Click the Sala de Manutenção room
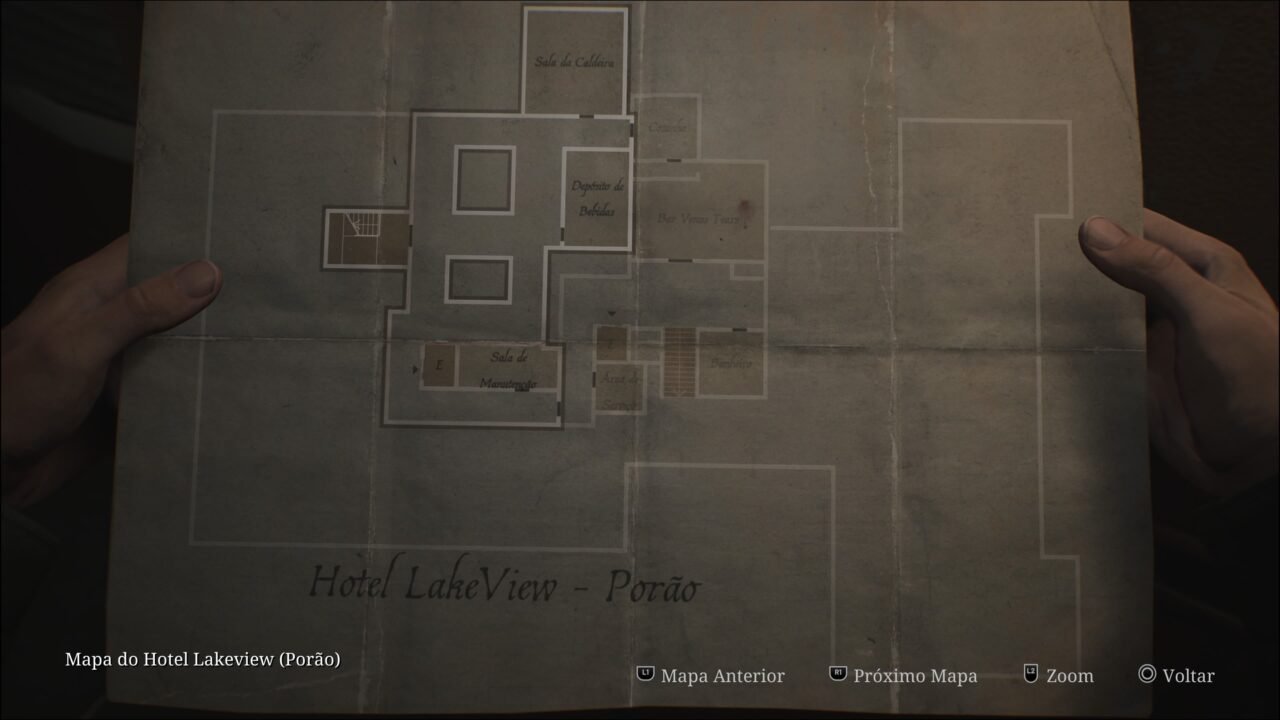This screenshot has width=1280, height=720. (x=508, y=370)
